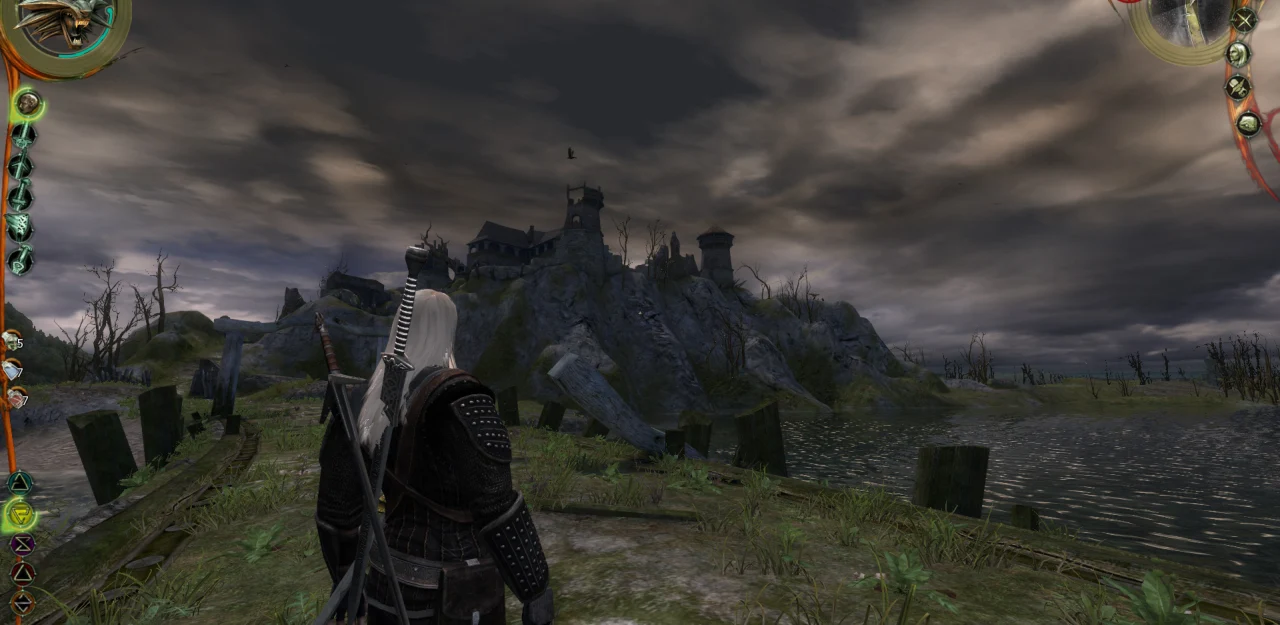The image size is (1280, 625).
Task: Open the character head profile icon
Action: [1238, 54]
